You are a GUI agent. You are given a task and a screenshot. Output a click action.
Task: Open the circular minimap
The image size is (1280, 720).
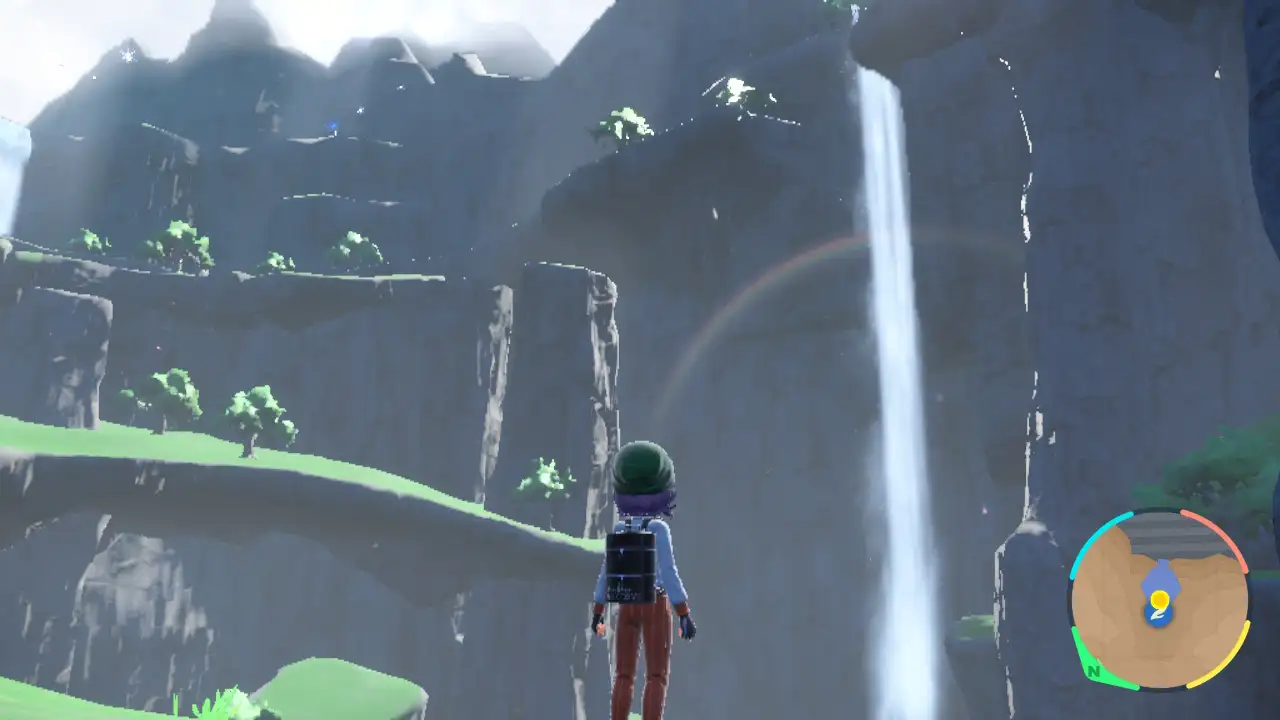[x=1159, y=599]
